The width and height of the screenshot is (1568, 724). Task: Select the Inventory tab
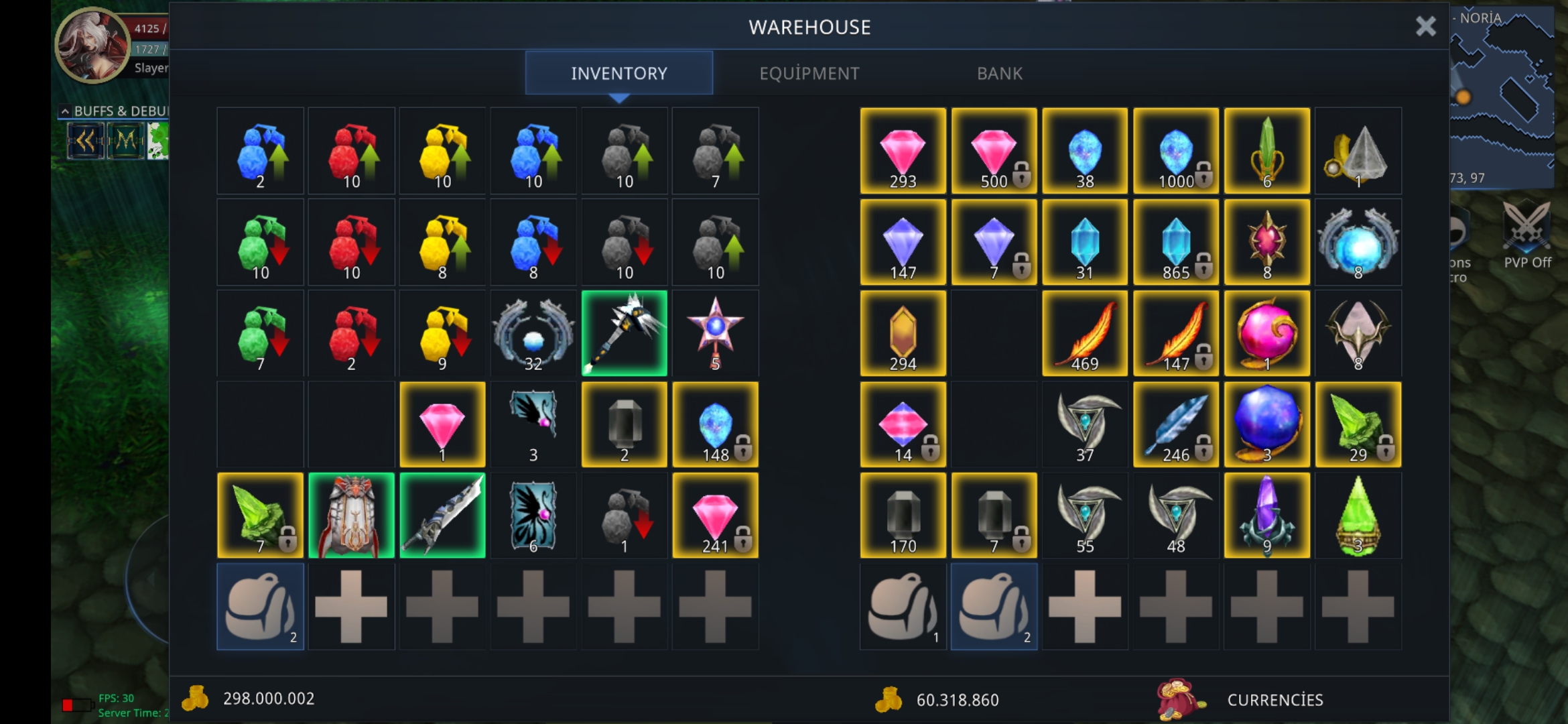(x=618, y=73)
